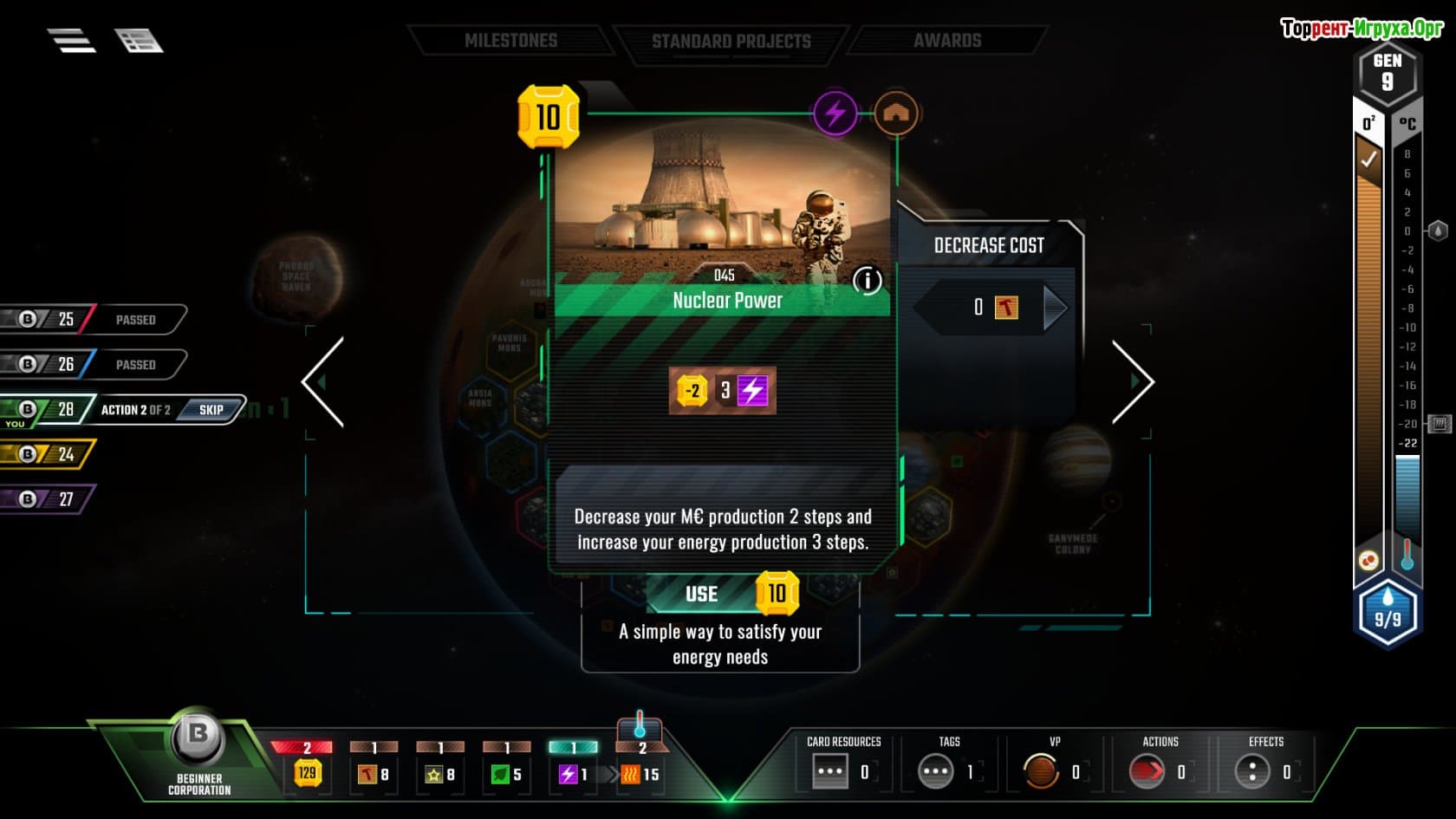The width and height of the screenshot is (1456, 819).
Task: Open the Awards panel
Action: point(946,41)
